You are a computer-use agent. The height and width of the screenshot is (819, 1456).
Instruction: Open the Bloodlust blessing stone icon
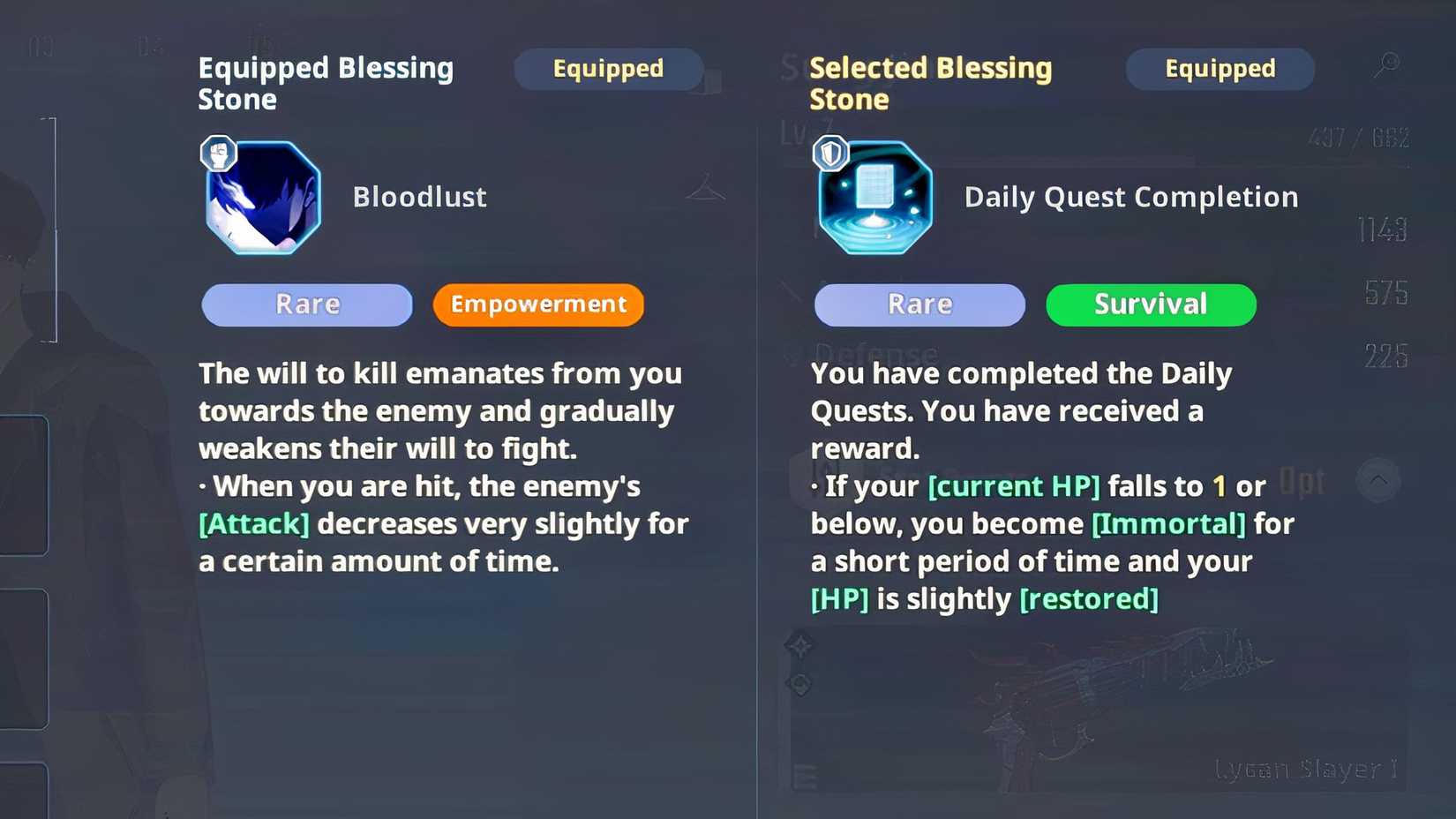261,196
